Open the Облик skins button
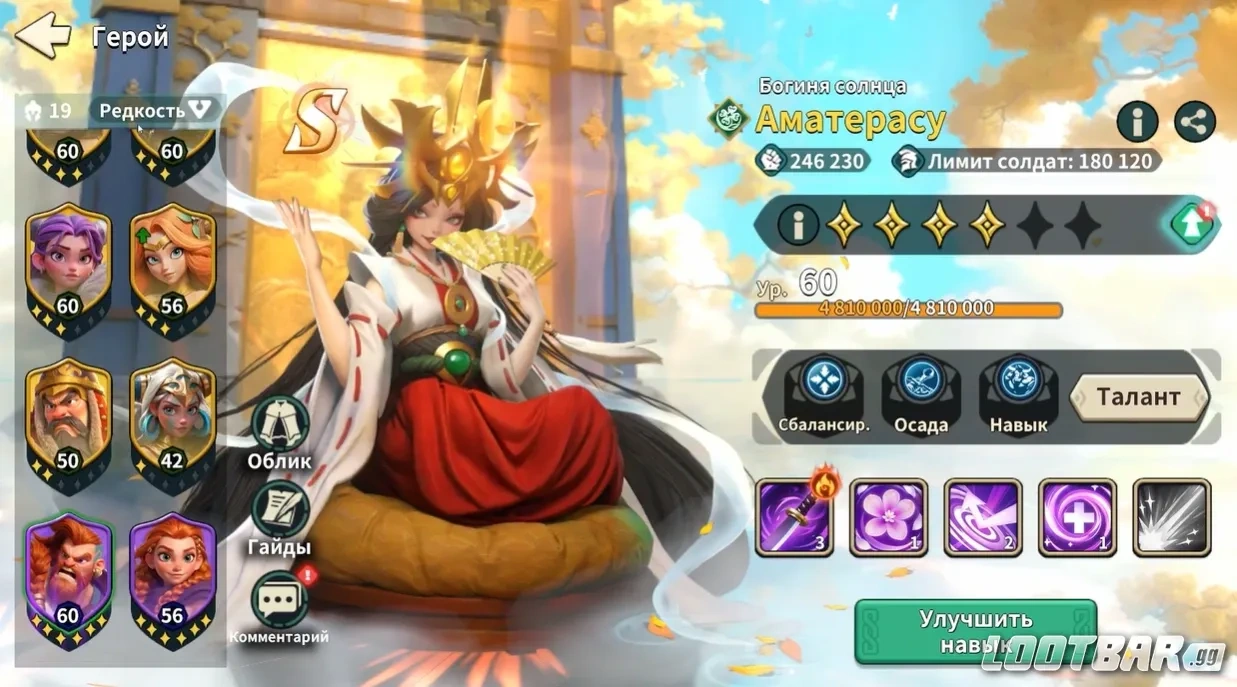This screenshot has width=1237, height=687. [280, 430]
